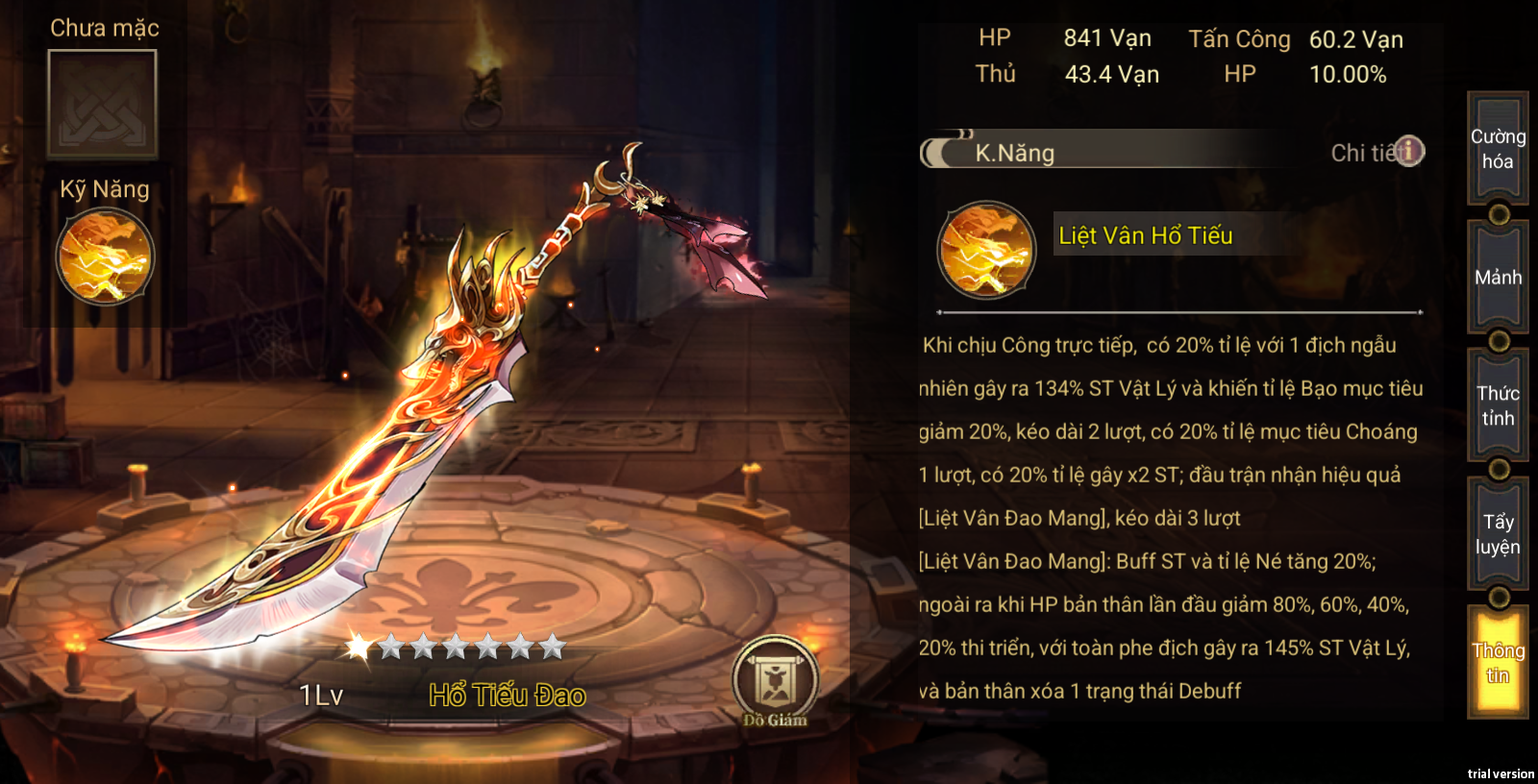
Task: Show the Thông tin tab
Action: pos(1498,663)
